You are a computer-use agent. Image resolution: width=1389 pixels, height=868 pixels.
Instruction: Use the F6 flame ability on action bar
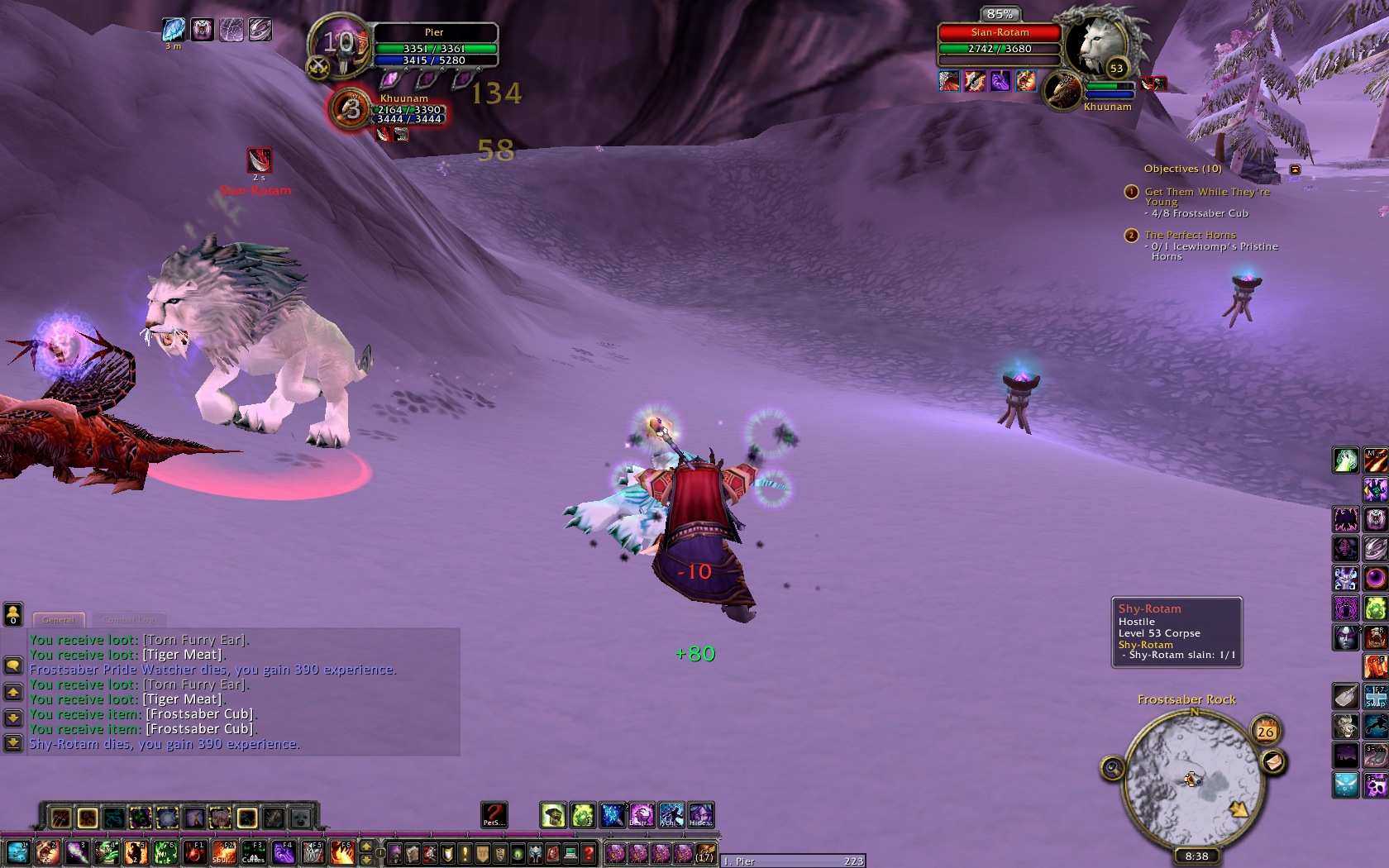[342, 851]
